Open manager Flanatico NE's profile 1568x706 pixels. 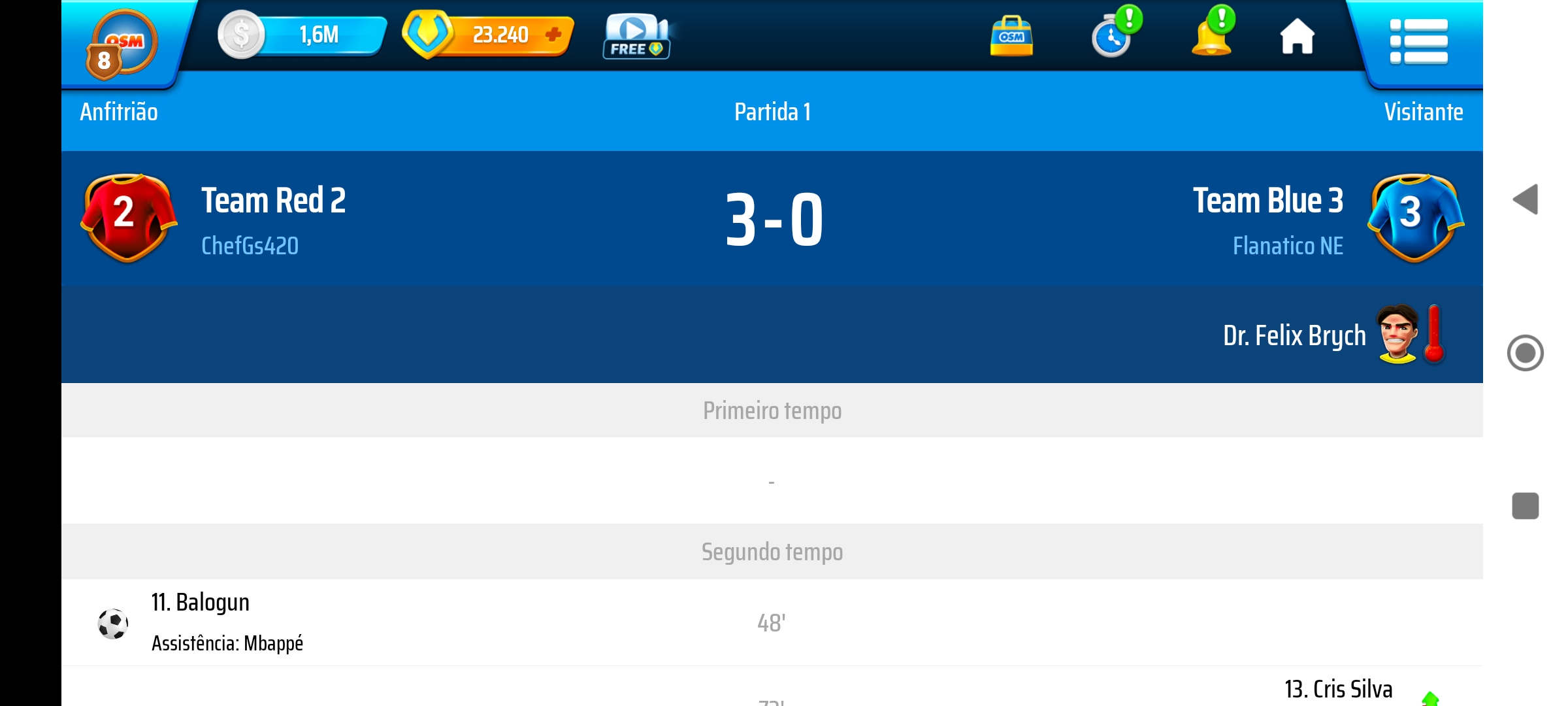(1287, 246)
